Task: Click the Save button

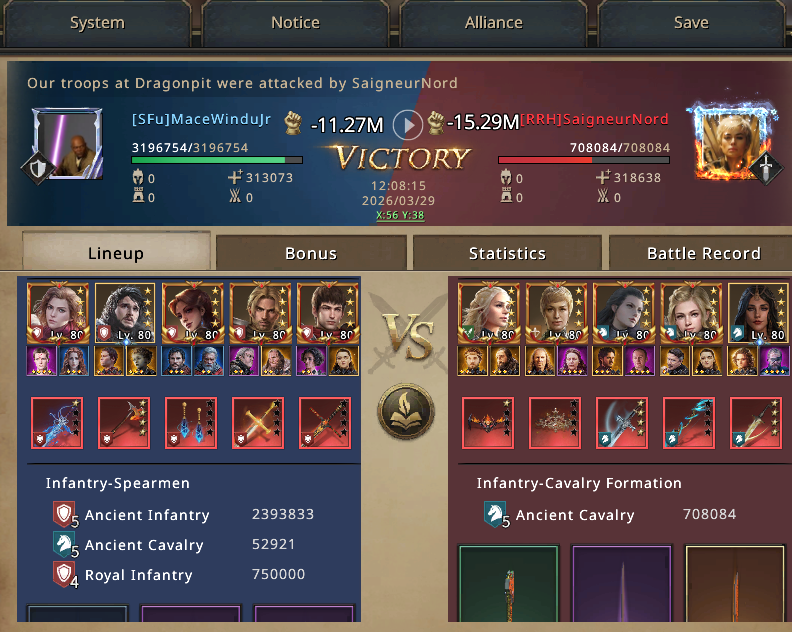Action: click(x=690, y=22)
